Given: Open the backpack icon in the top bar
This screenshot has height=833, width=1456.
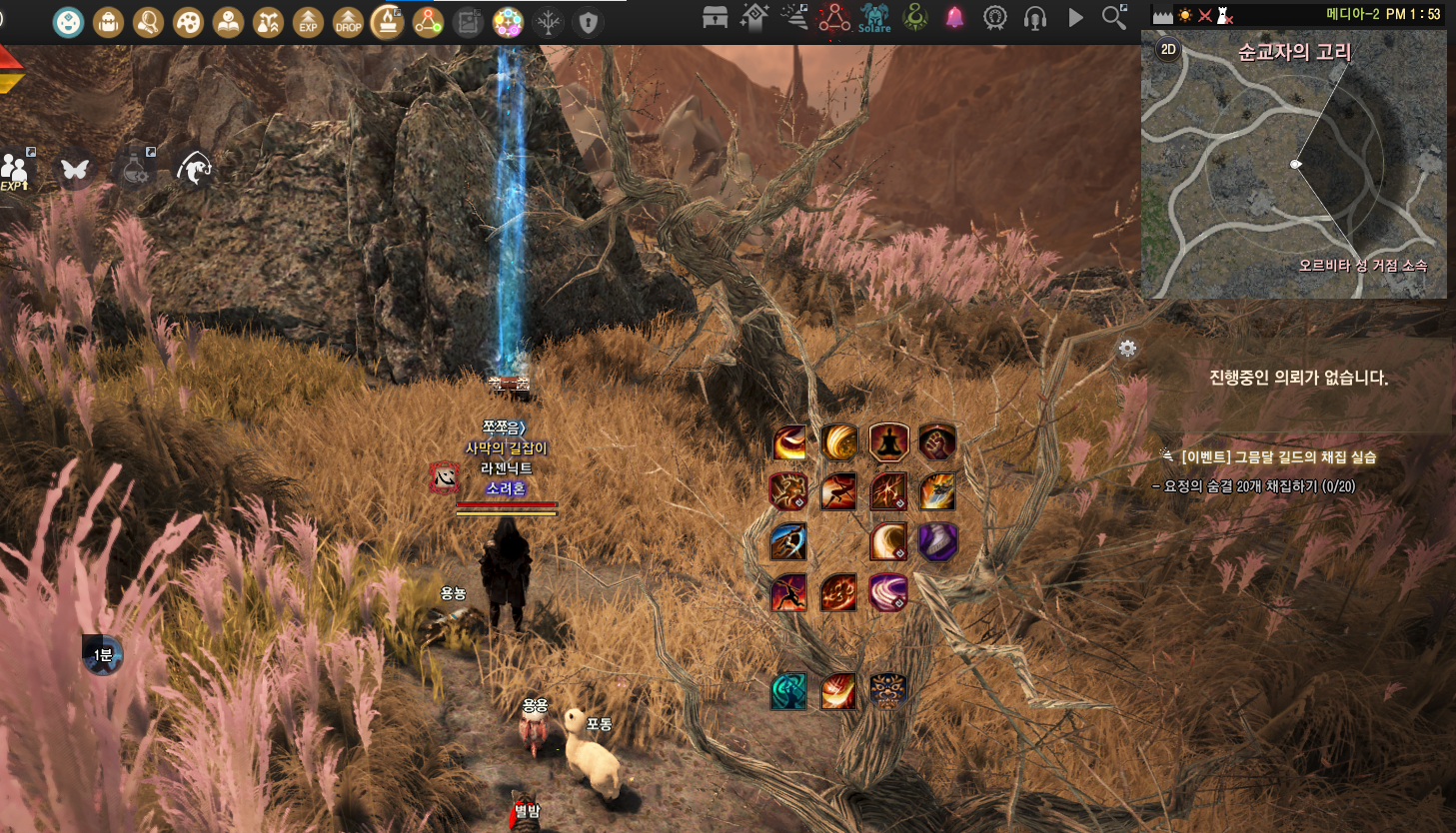Looking at the screenshot, I should [108, 21].
